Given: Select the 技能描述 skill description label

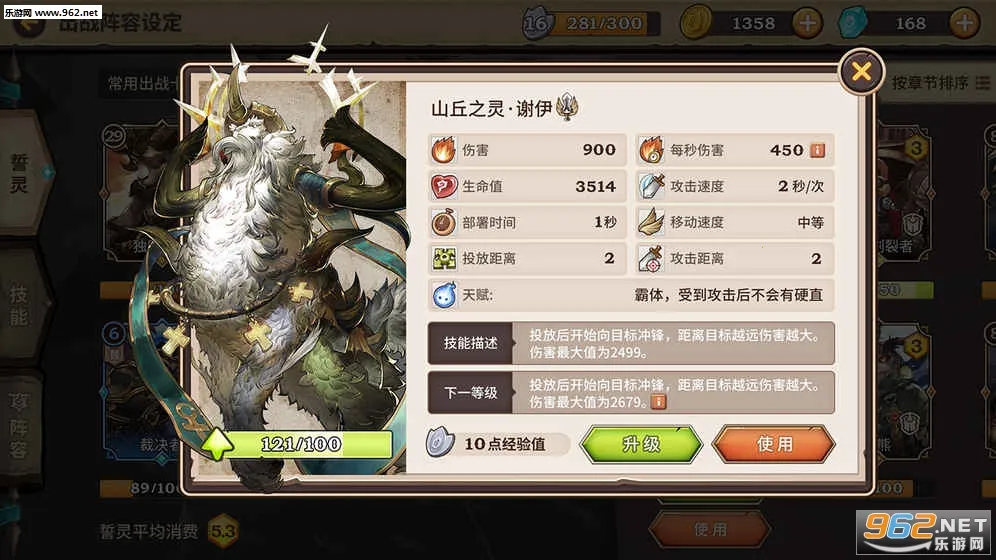Looking at the screenshot, I should point(470,343).
